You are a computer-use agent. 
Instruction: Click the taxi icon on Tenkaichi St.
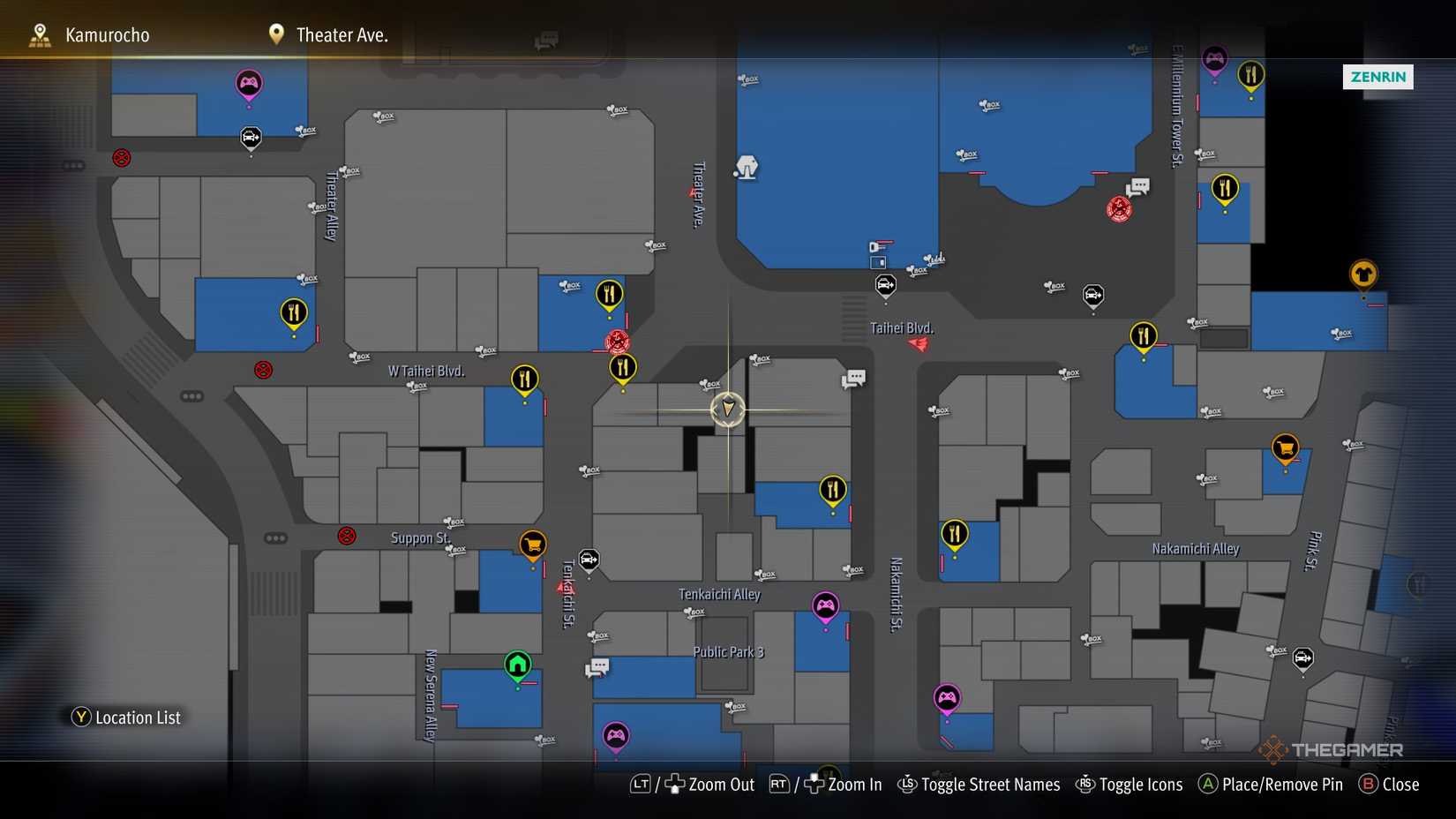point(588,560)
